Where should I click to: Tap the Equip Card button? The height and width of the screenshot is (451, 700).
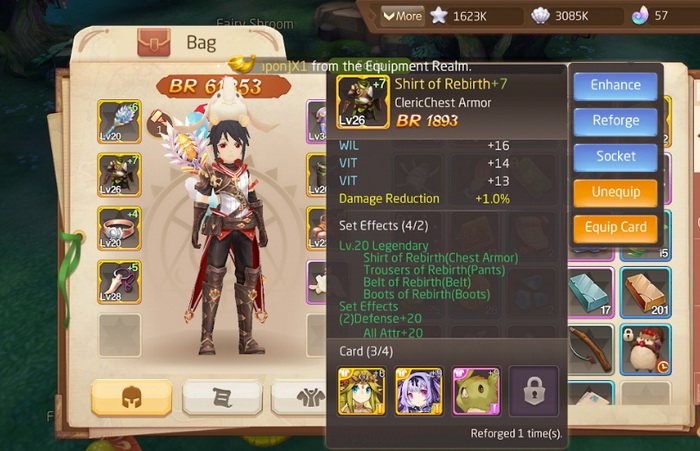[x=615, y=227]
